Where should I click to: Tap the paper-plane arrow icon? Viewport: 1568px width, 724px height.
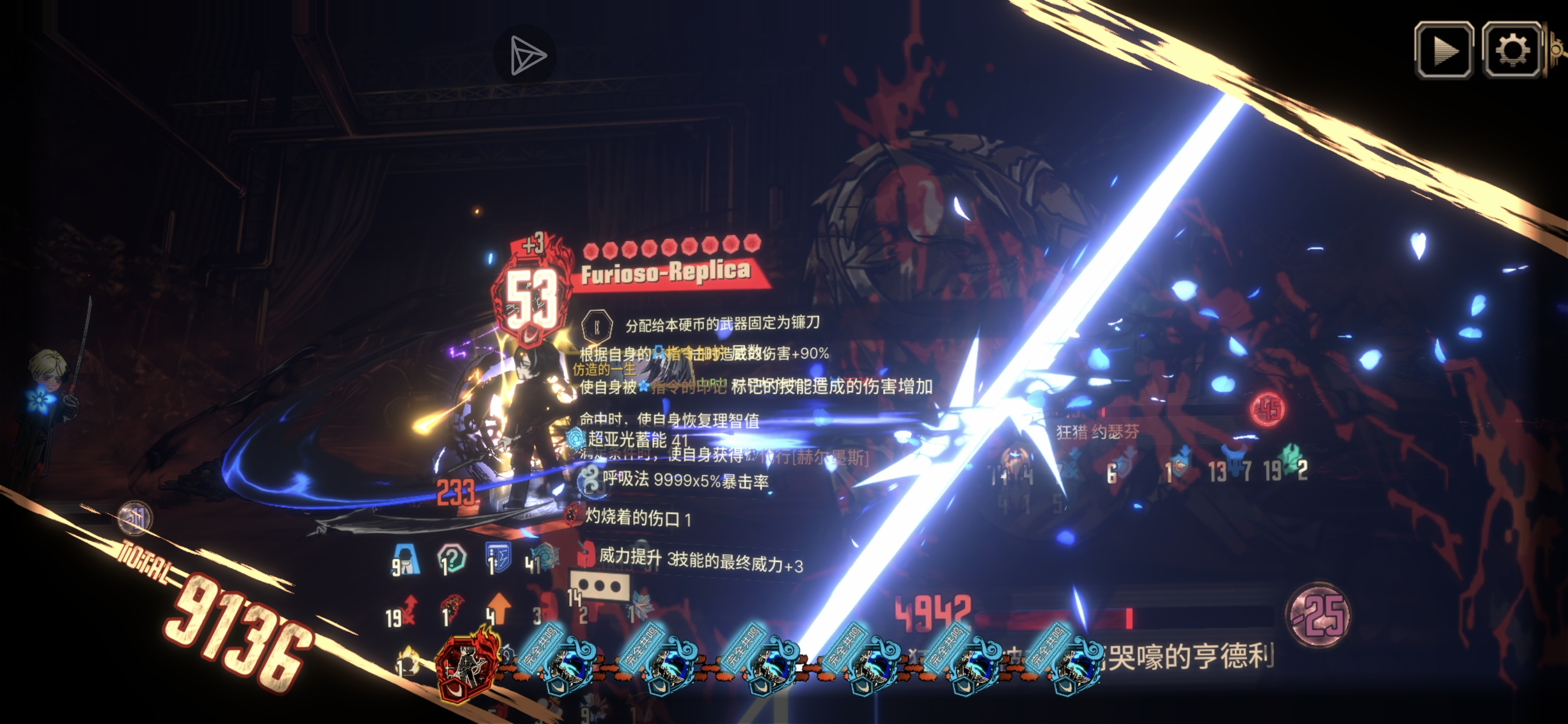click(x=526, y=56)
